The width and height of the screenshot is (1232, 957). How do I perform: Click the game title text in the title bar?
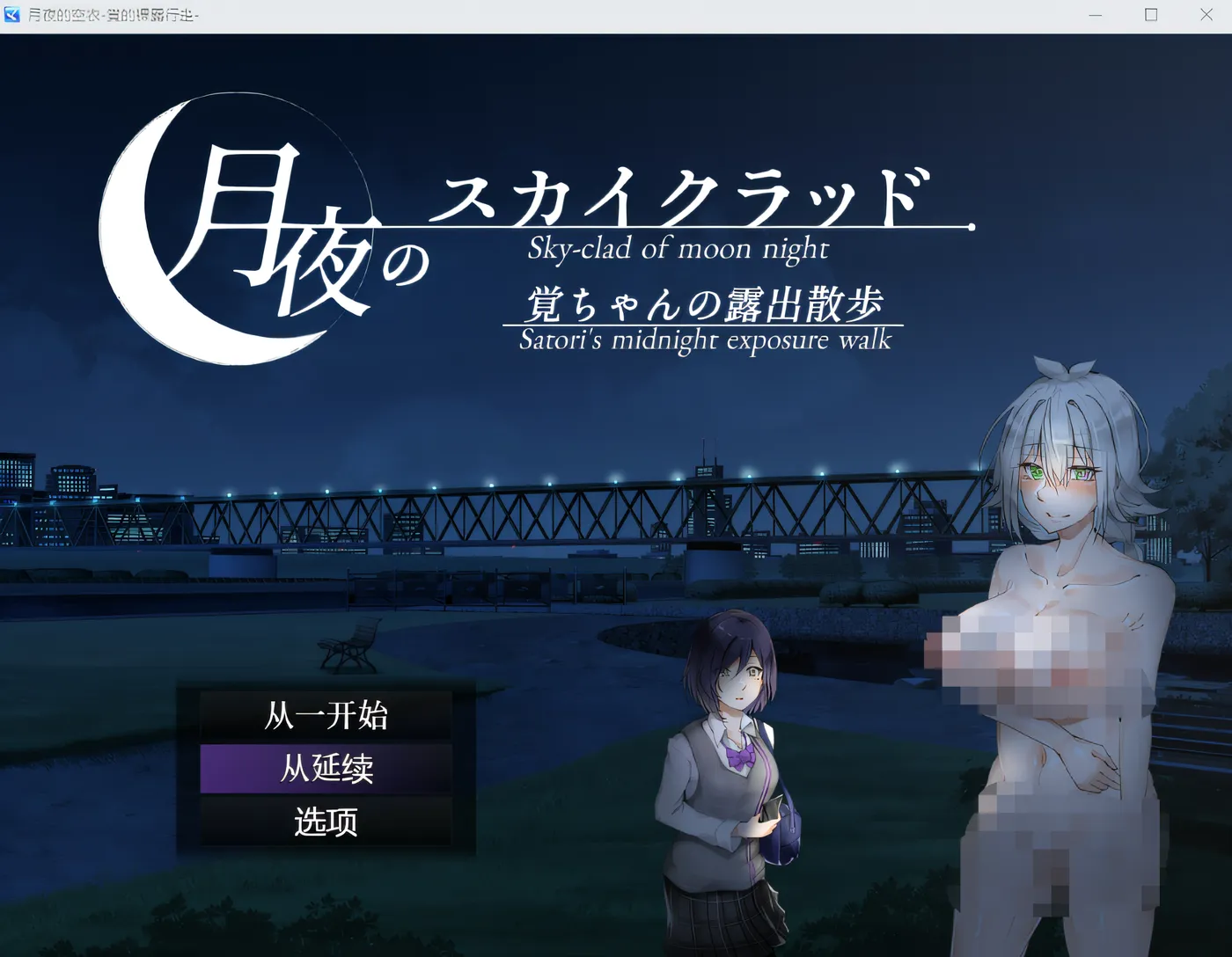(x=114, y=15)
